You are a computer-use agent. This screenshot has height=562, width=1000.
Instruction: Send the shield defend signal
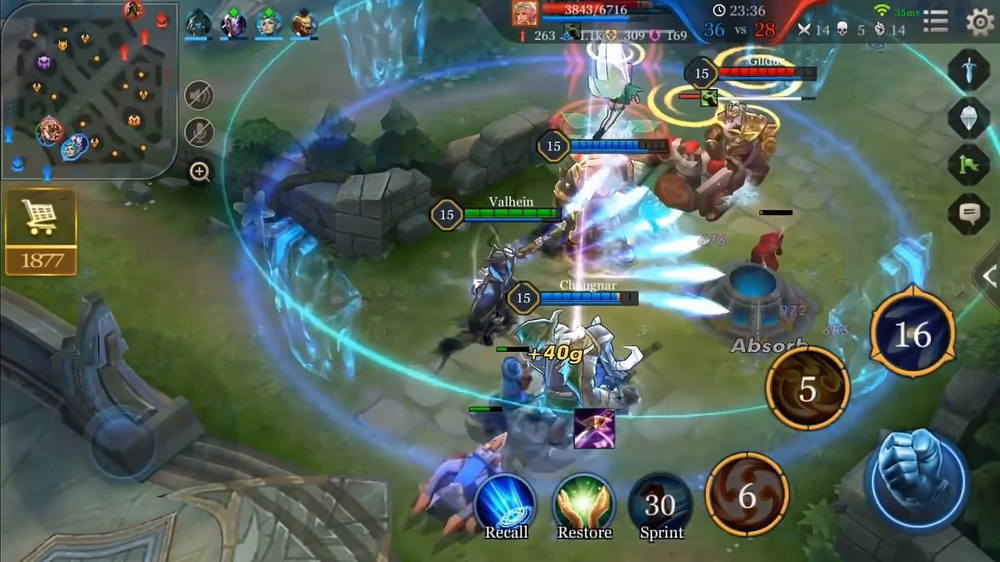click(968, 117)
